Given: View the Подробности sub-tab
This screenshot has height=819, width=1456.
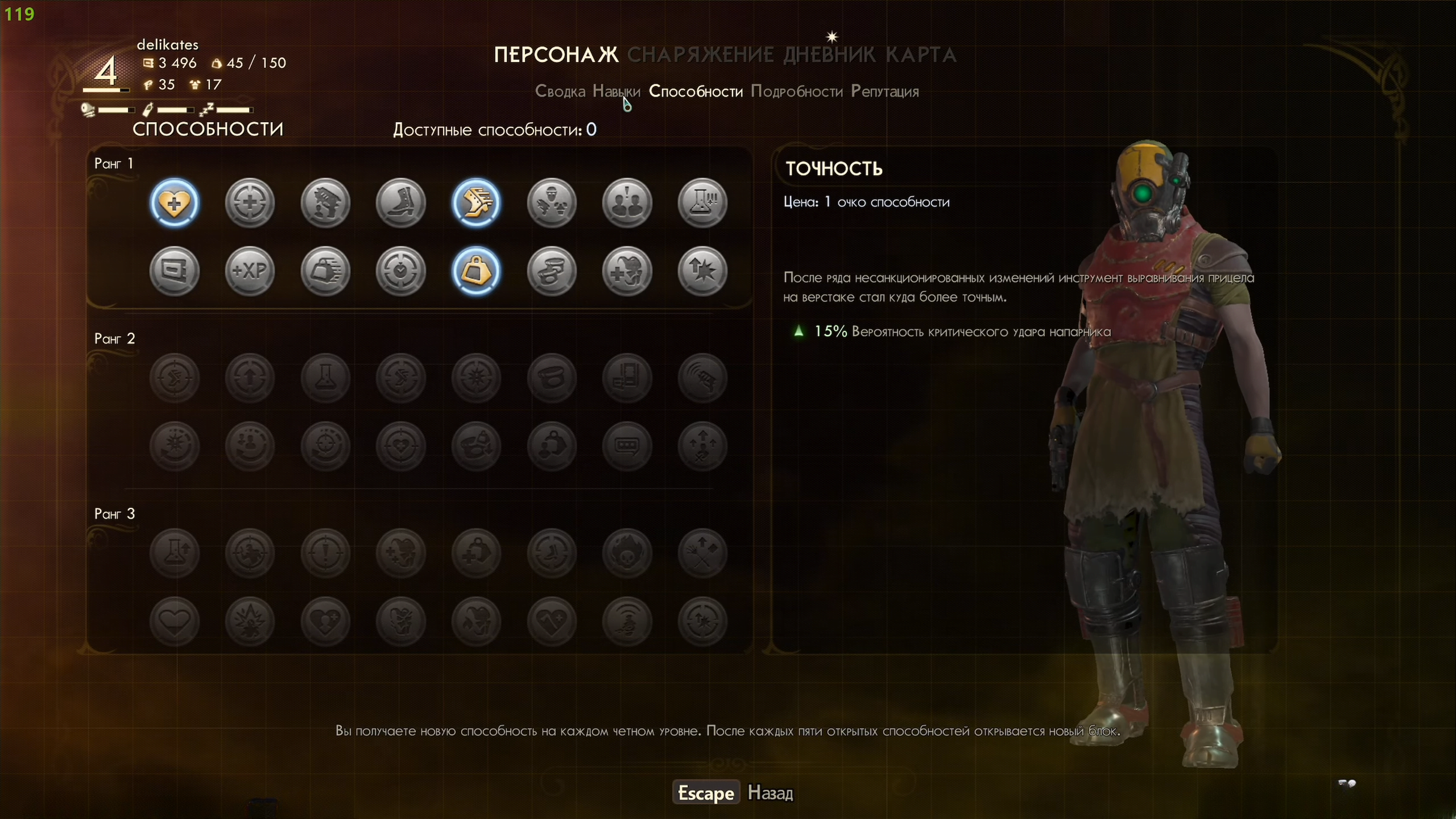Looking at the screenshot, I should pos(796,92).
